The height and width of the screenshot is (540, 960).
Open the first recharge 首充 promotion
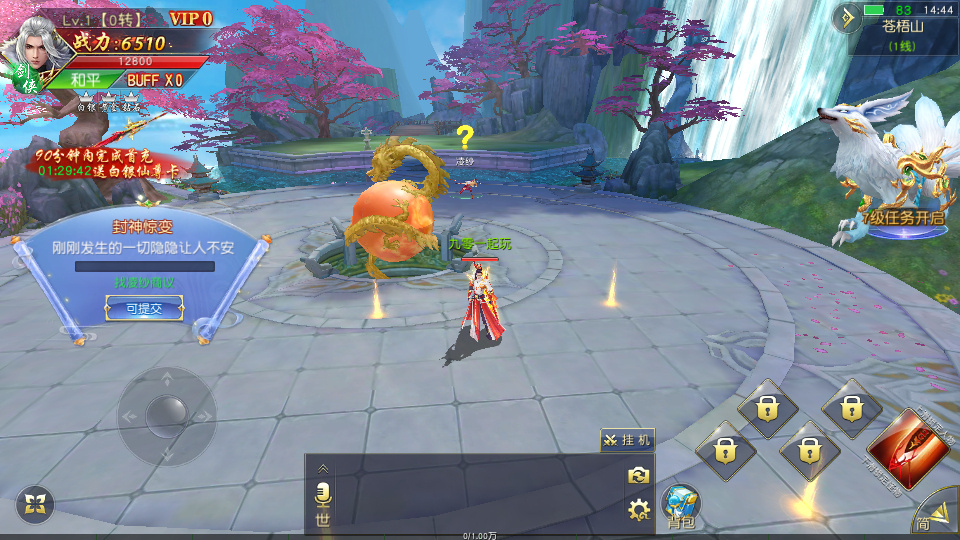point(105,163)
